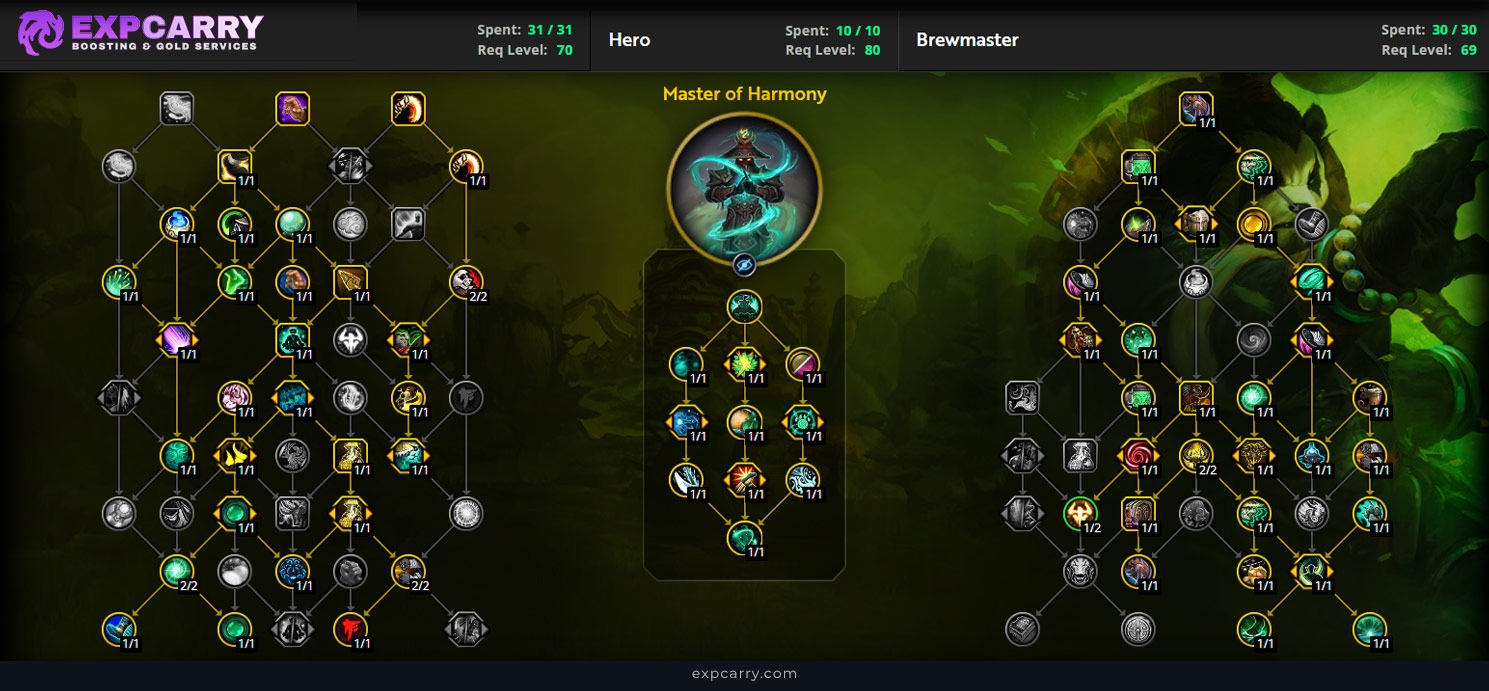Select the Master of Harmony hero portrait
1489x691 pixels.
pos(744,187)
